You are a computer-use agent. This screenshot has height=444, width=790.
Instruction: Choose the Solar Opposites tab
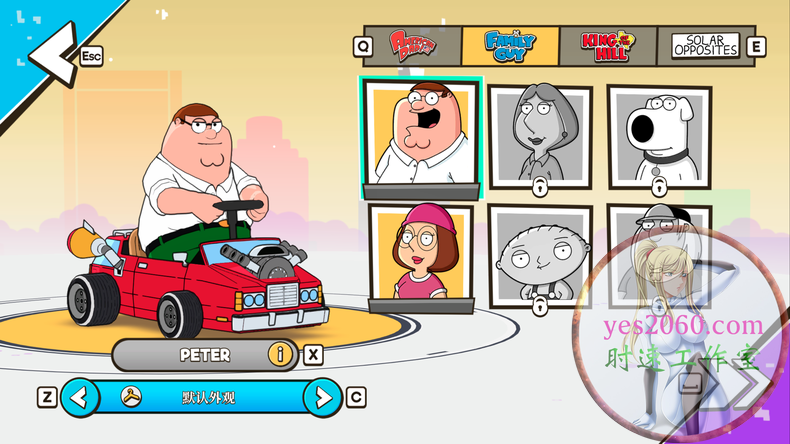pyautogui.click(x=705, y=44)
